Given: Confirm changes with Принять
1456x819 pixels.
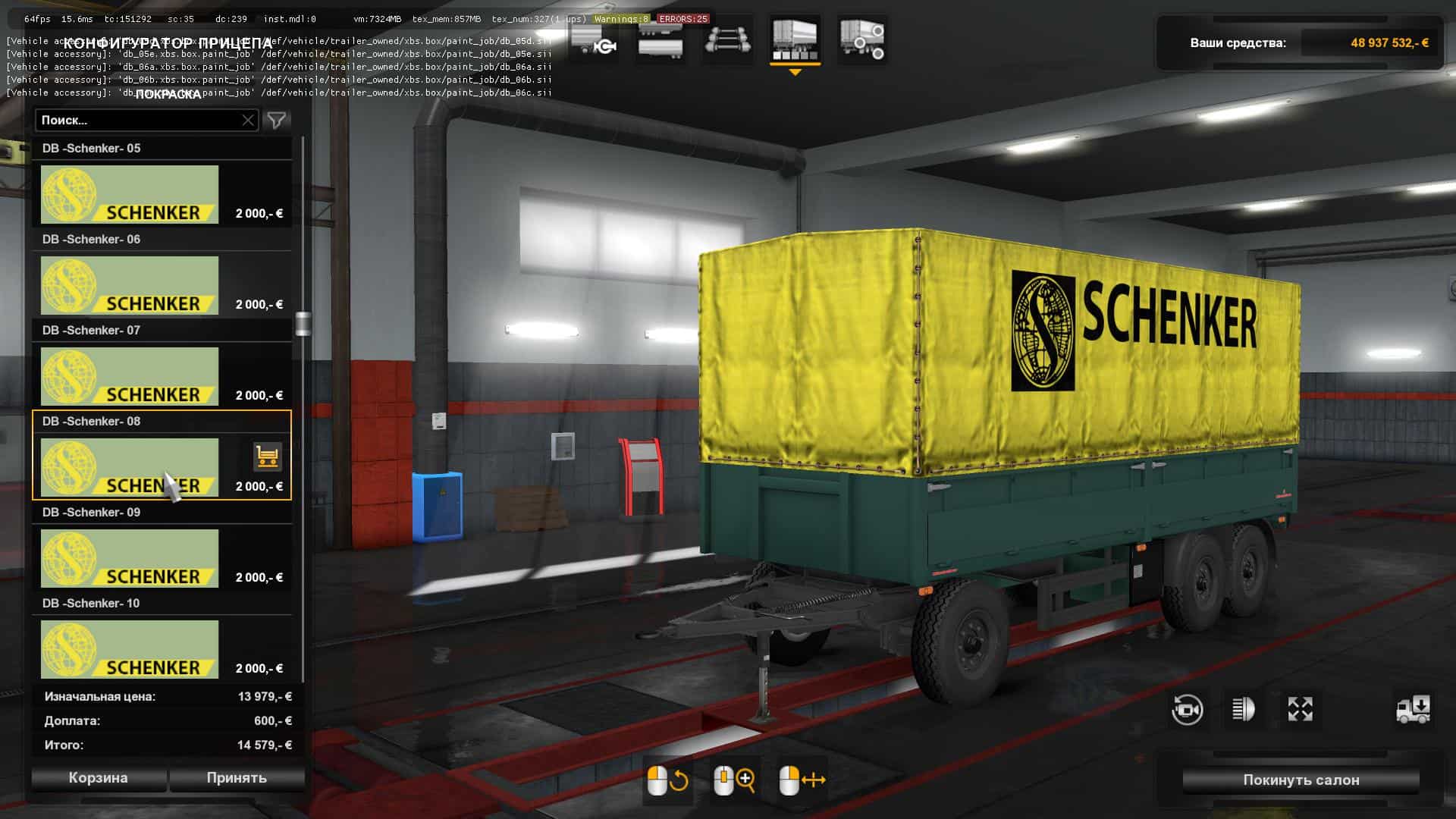Looking at the screenshot, I should (237, 778).
